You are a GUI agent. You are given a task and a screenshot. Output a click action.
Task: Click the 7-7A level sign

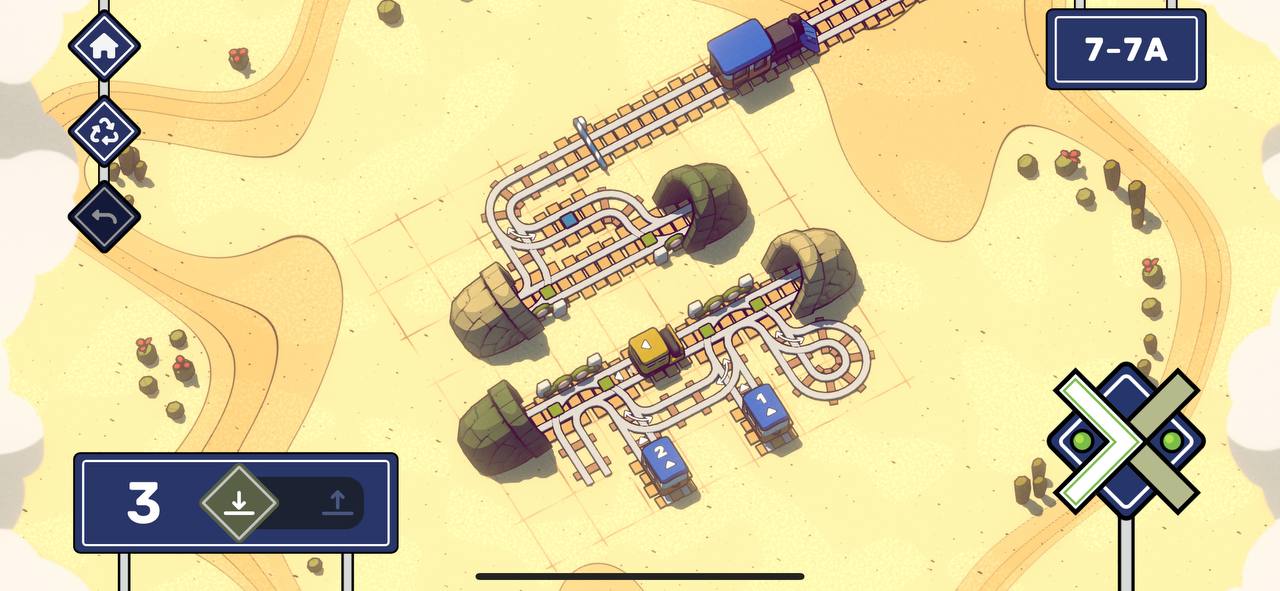tap(1125, 49)
